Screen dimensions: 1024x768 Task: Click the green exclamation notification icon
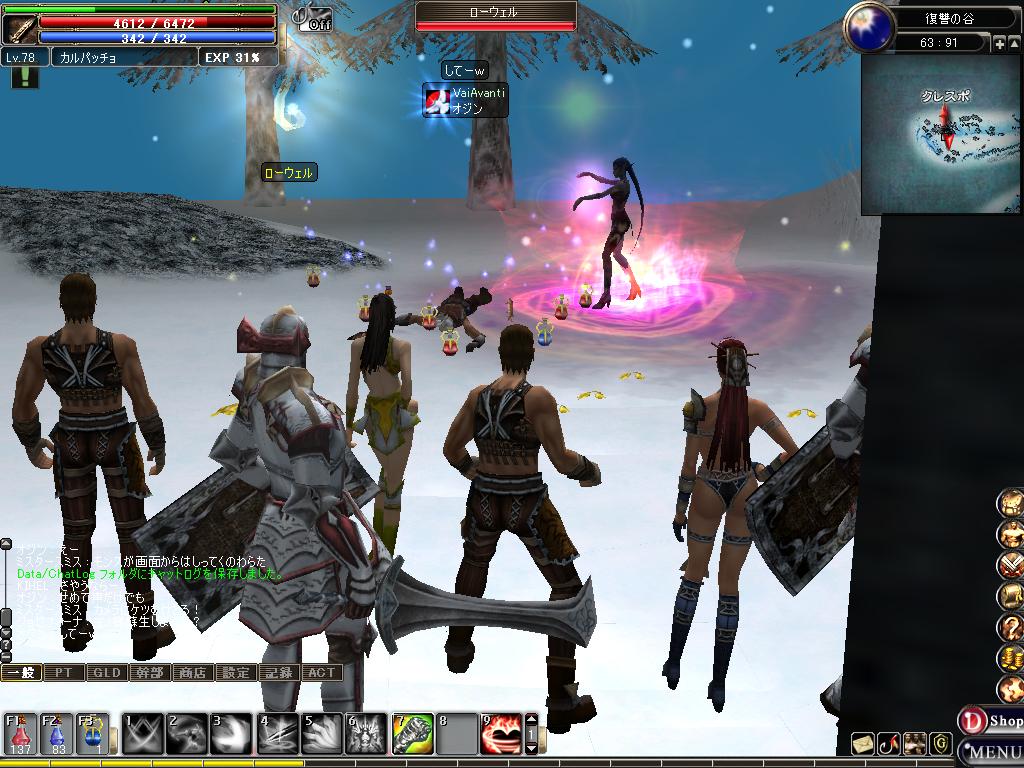coord(23,77)
